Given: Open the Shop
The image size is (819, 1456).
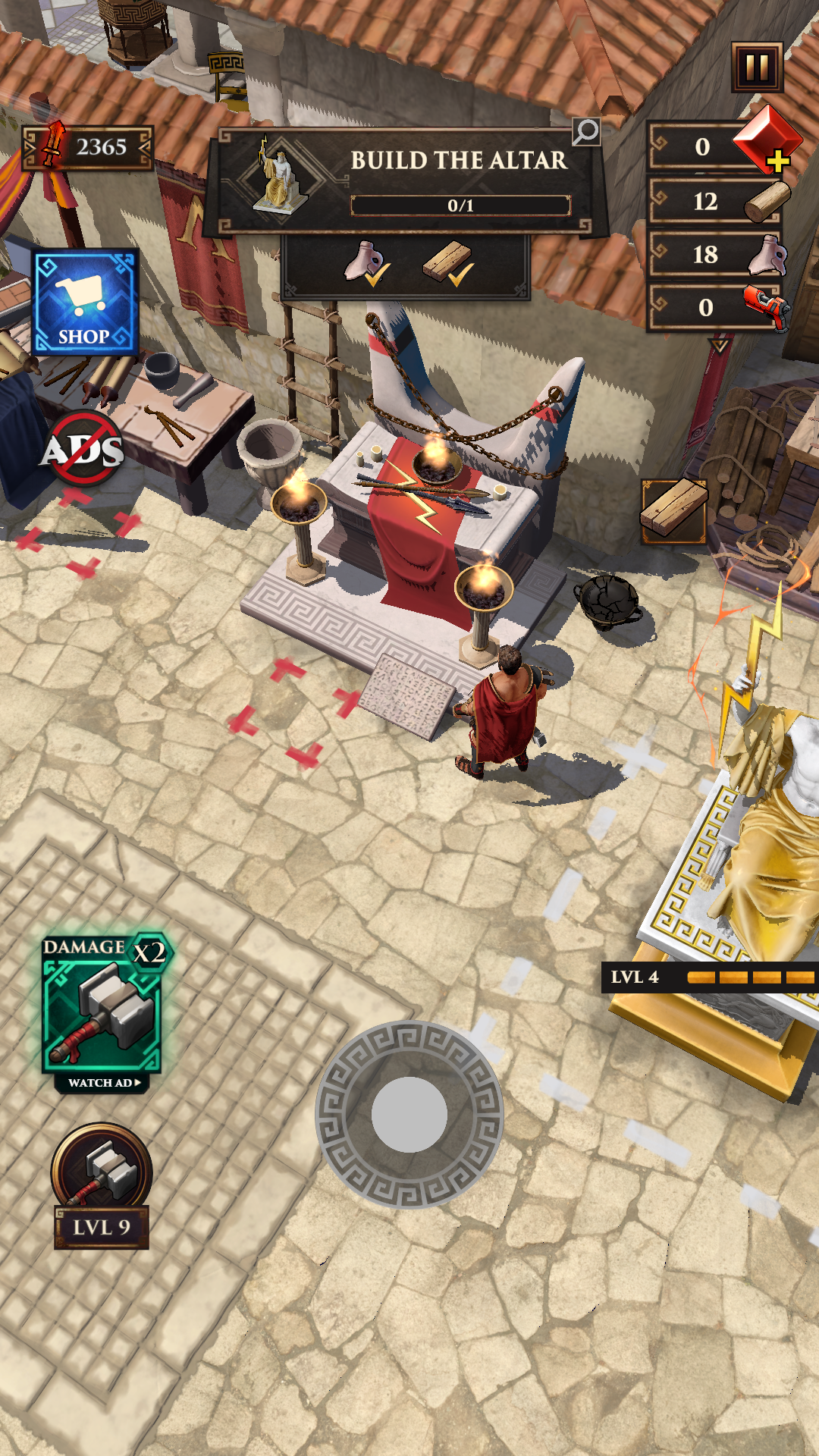Looking at the screenshot, I should point(85,302).
